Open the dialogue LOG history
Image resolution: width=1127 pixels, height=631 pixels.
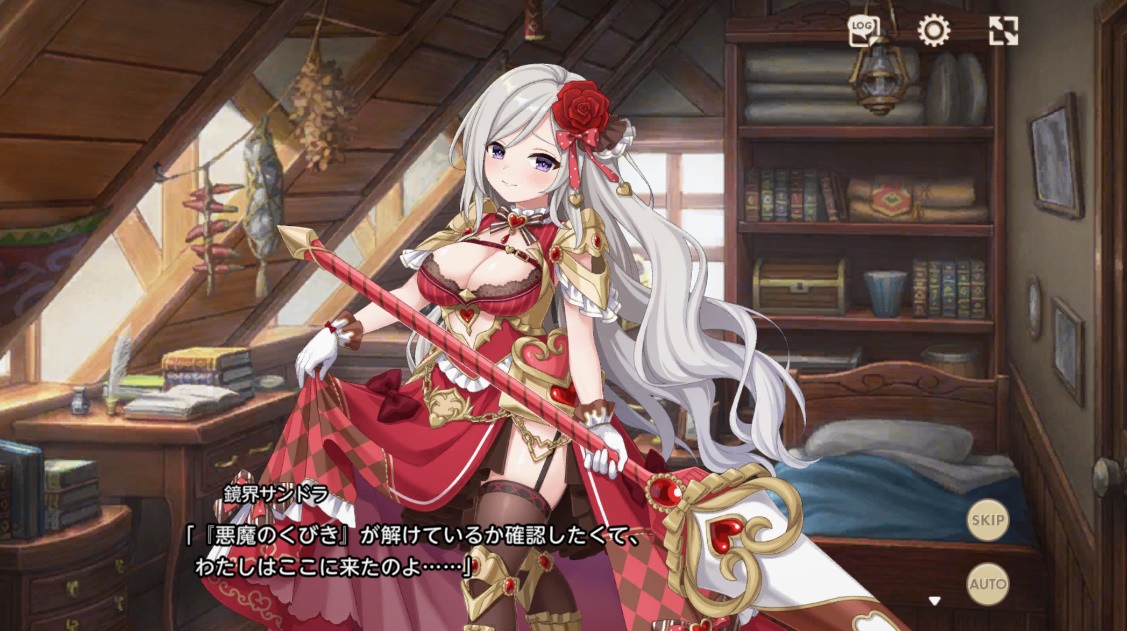click(x=863, y=31)
